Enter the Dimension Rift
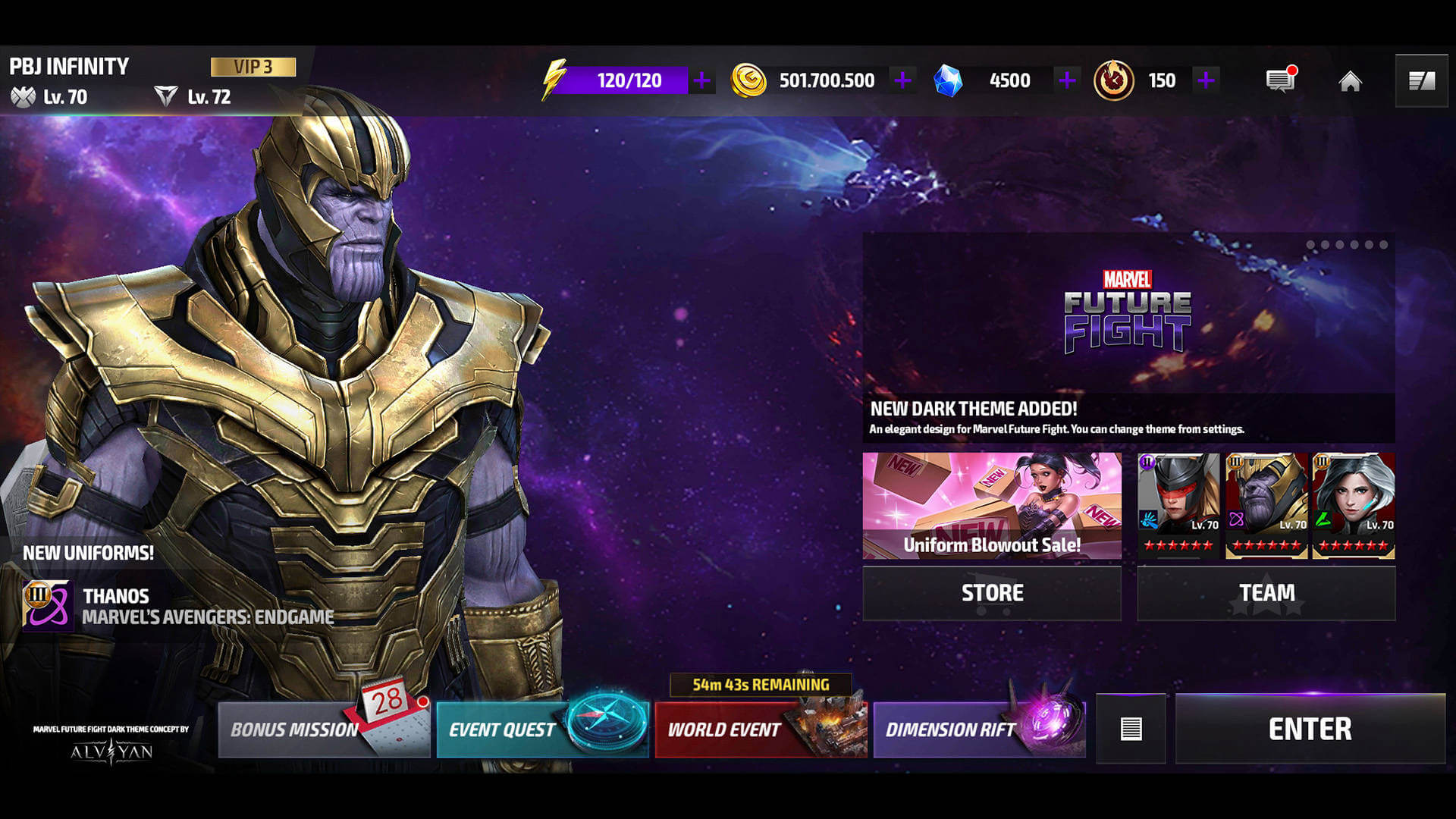1456x819 pixels. 978,730
